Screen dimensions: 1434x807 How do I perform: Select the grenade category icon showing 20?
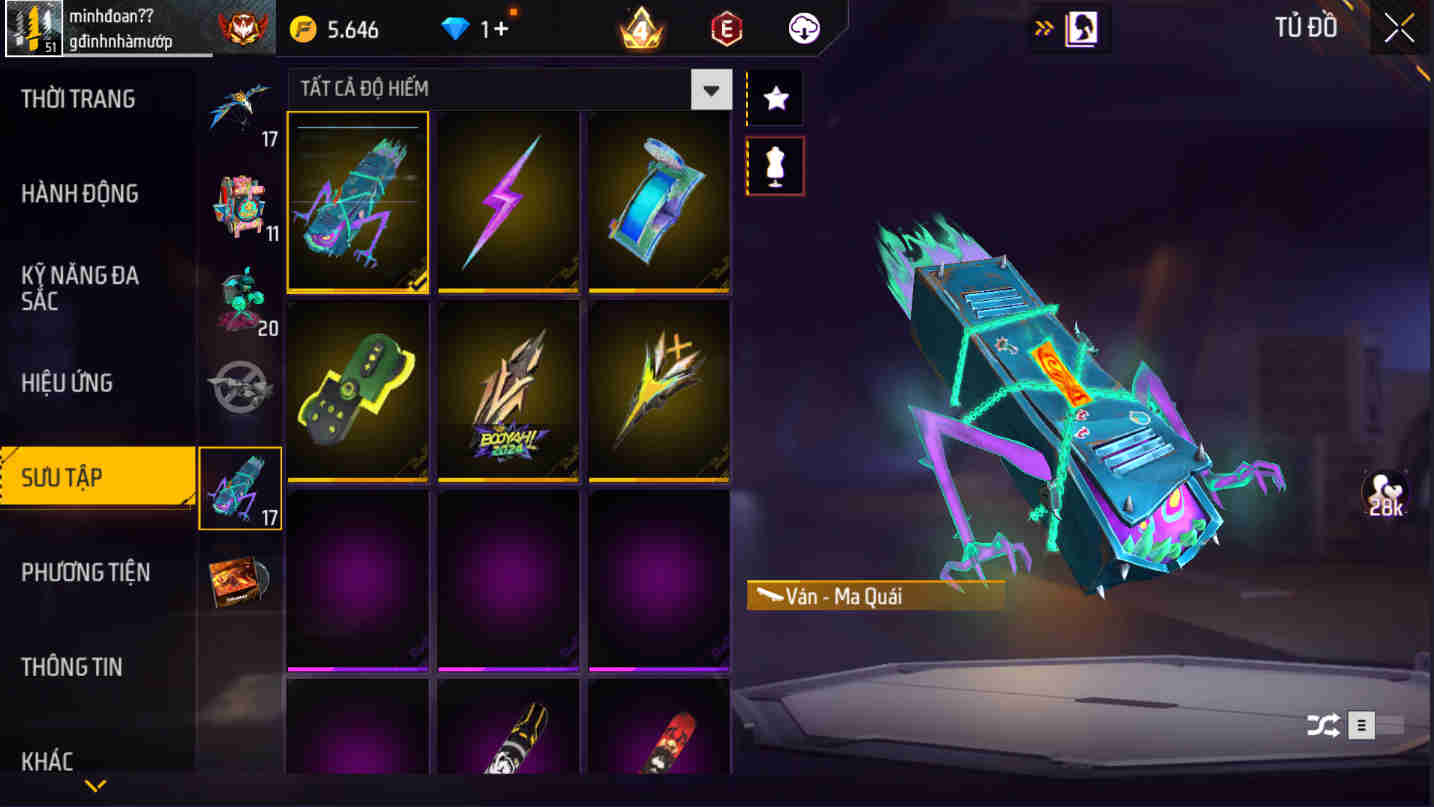(x=240, y=296)
